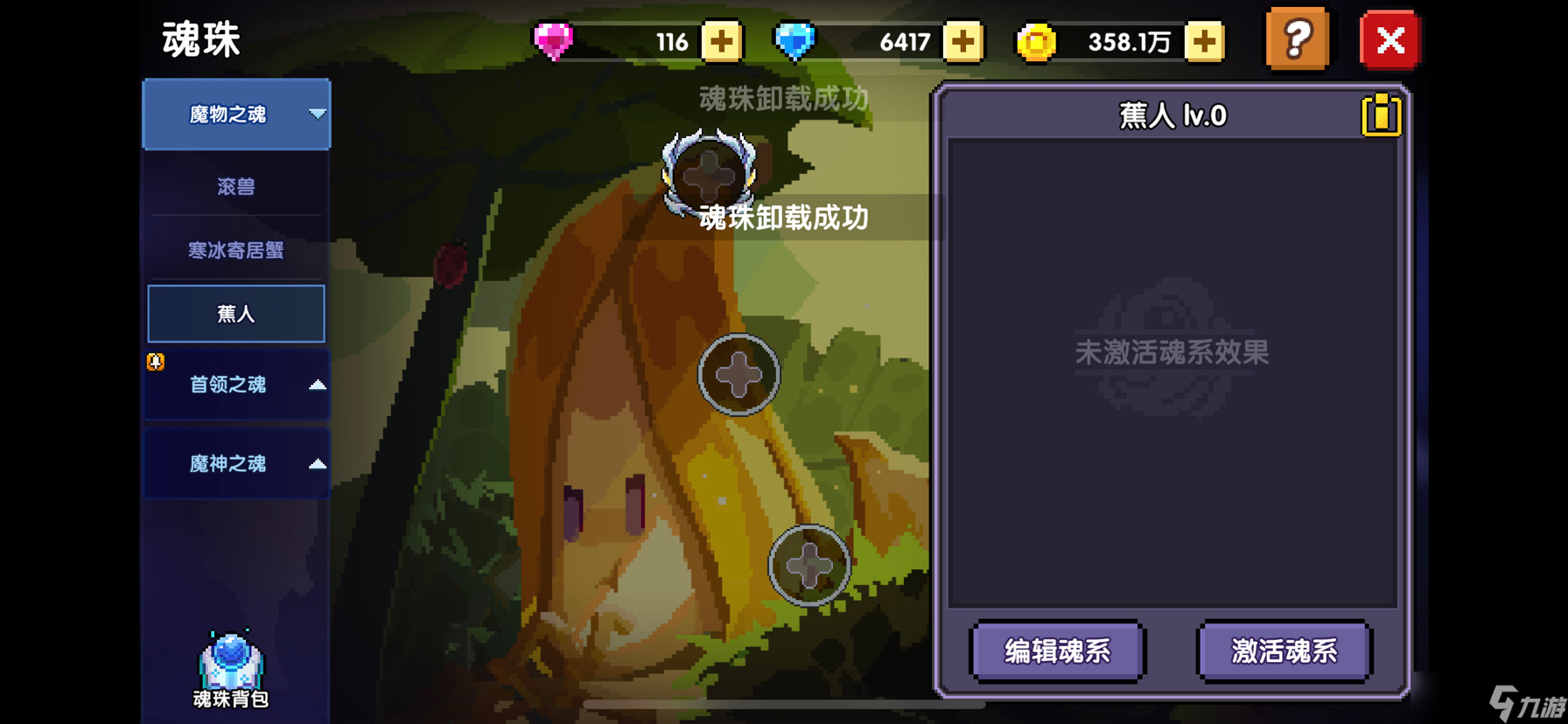1568x724 pixels.
Task: Click the gold coin currency icon
Action: (x=1038, y=39)
